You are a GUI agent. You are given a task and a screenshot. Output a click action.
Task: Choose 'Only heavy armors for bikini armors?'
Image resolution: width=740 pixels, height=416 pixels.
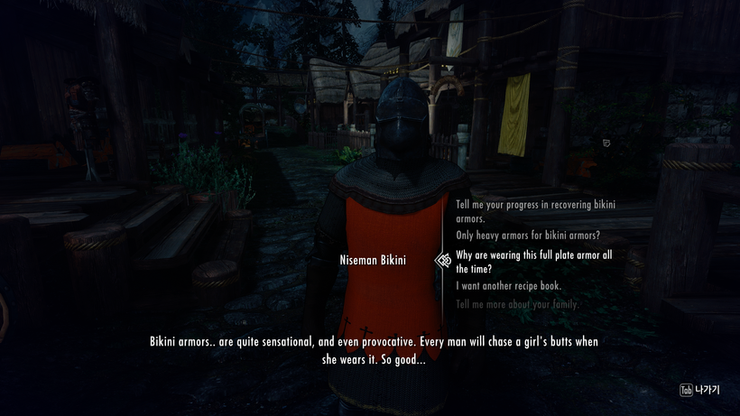tap(528, 235)
